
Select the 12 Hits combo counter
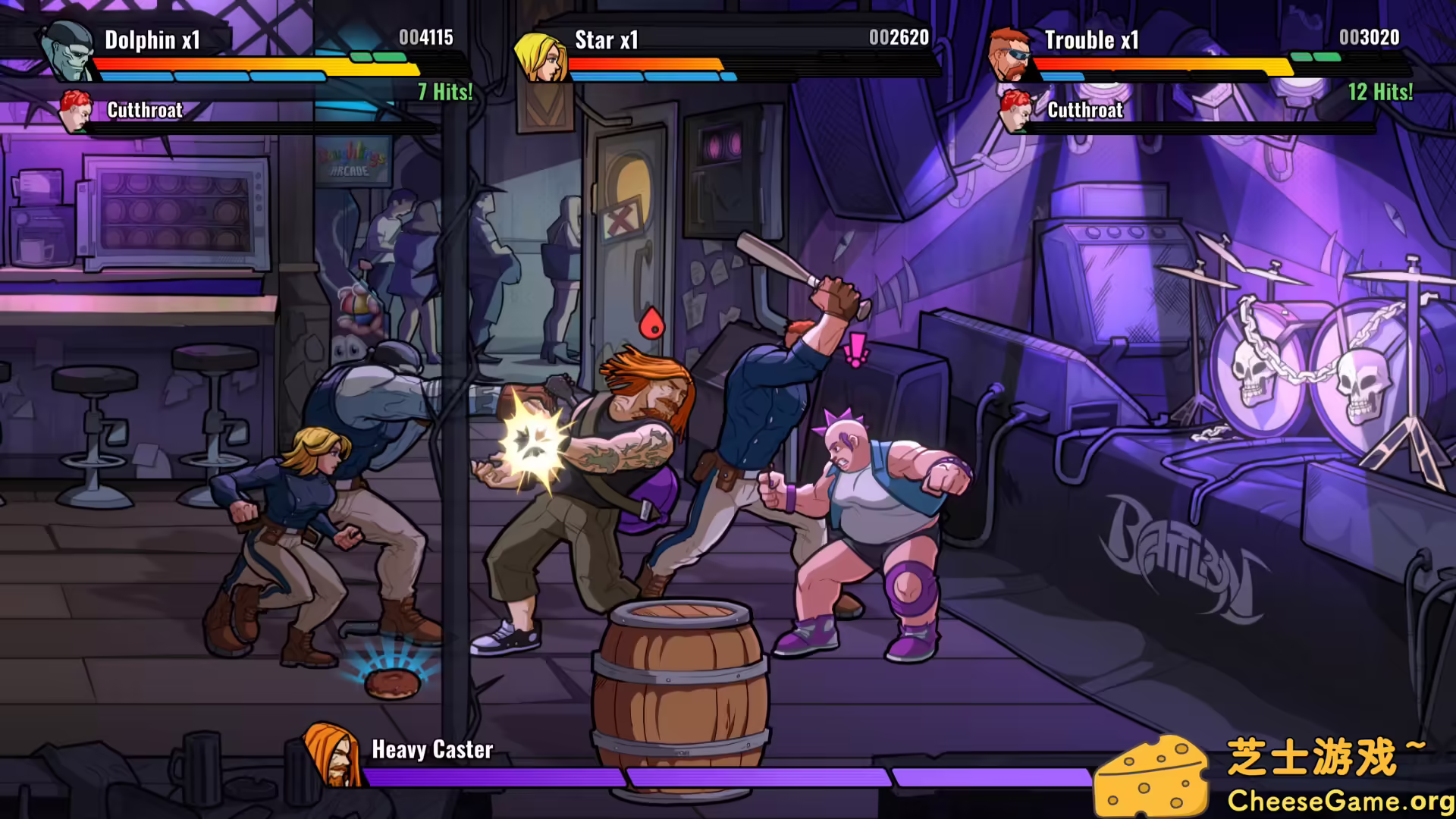pyautogui.click(x=1379, y=93)
